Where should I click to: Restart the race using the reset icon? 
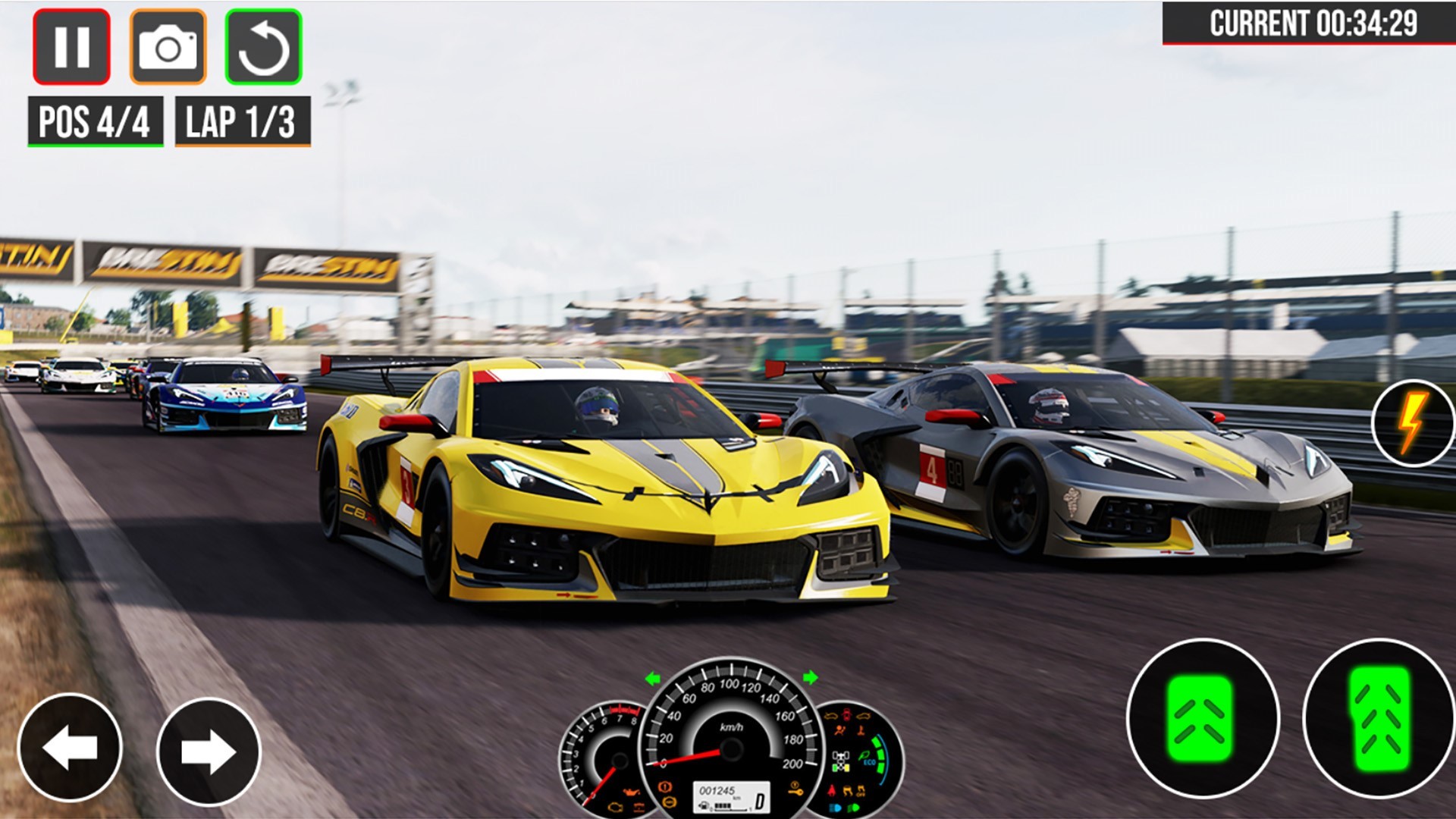pyautogui.click(x=264, y=47)
